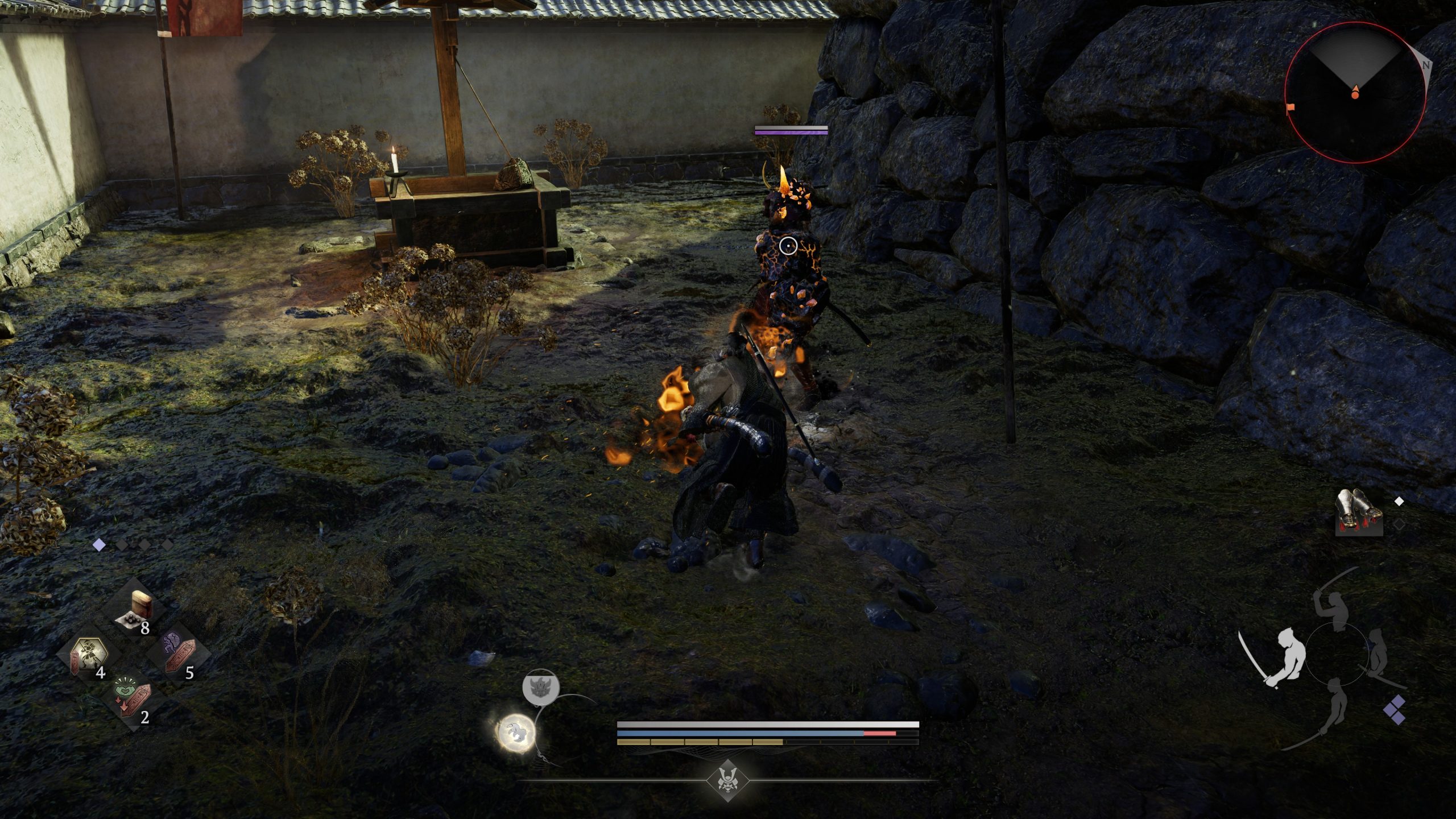Image resolution: width=1456 pixels, height=819 pixels.
Task: Toggle the blue diamond under the stance wheel
Action: tap(1395, 710)
